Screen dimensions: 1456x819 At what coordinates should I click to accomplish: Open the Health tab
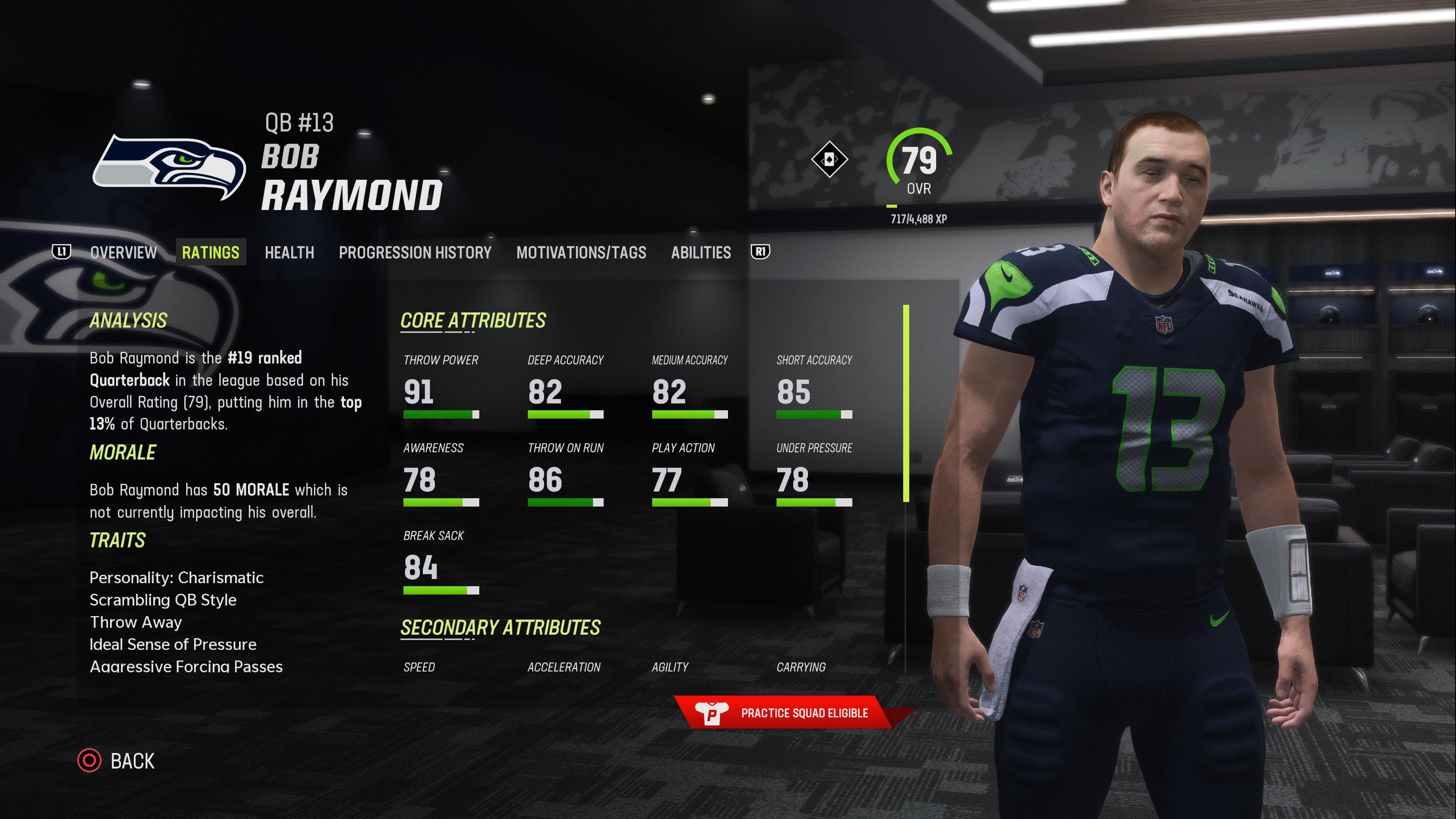coord(289,252)
